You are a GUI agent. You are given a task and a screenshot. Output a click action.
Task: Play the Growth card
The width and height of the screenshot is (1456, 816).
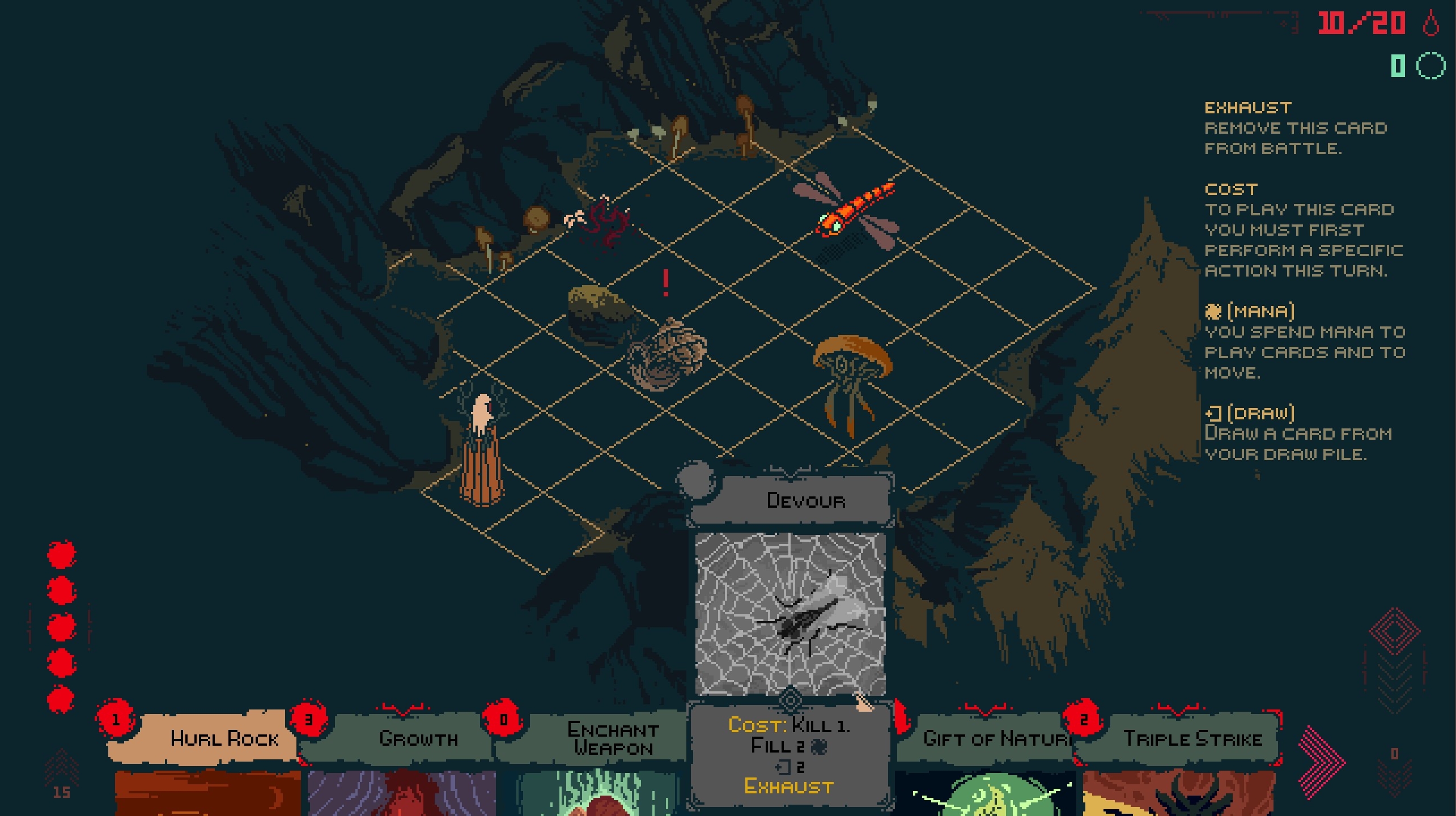point(419,738)
